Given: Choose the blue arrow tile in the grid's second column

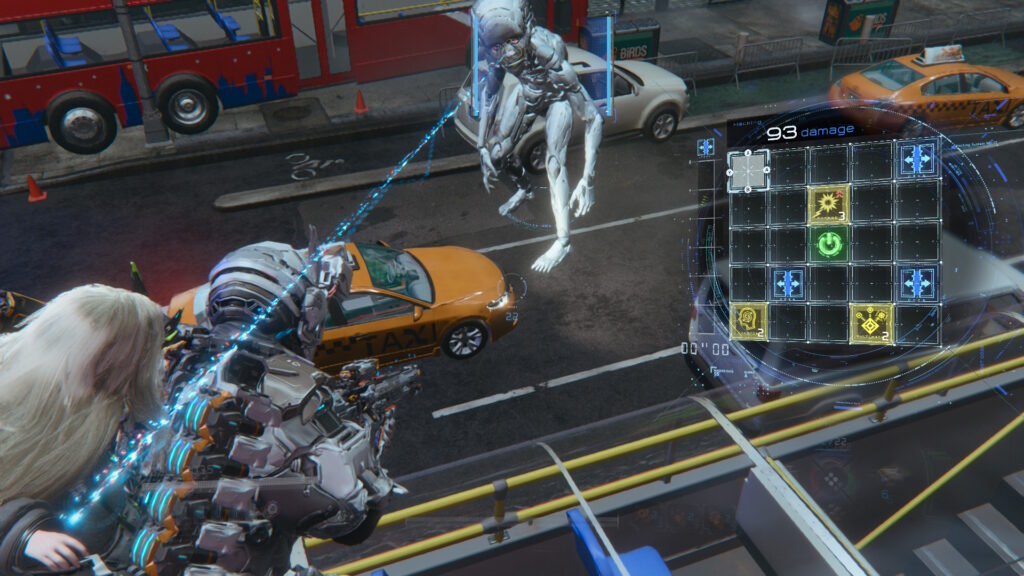Looking at the screenshot, I should [x=789, y=282].
